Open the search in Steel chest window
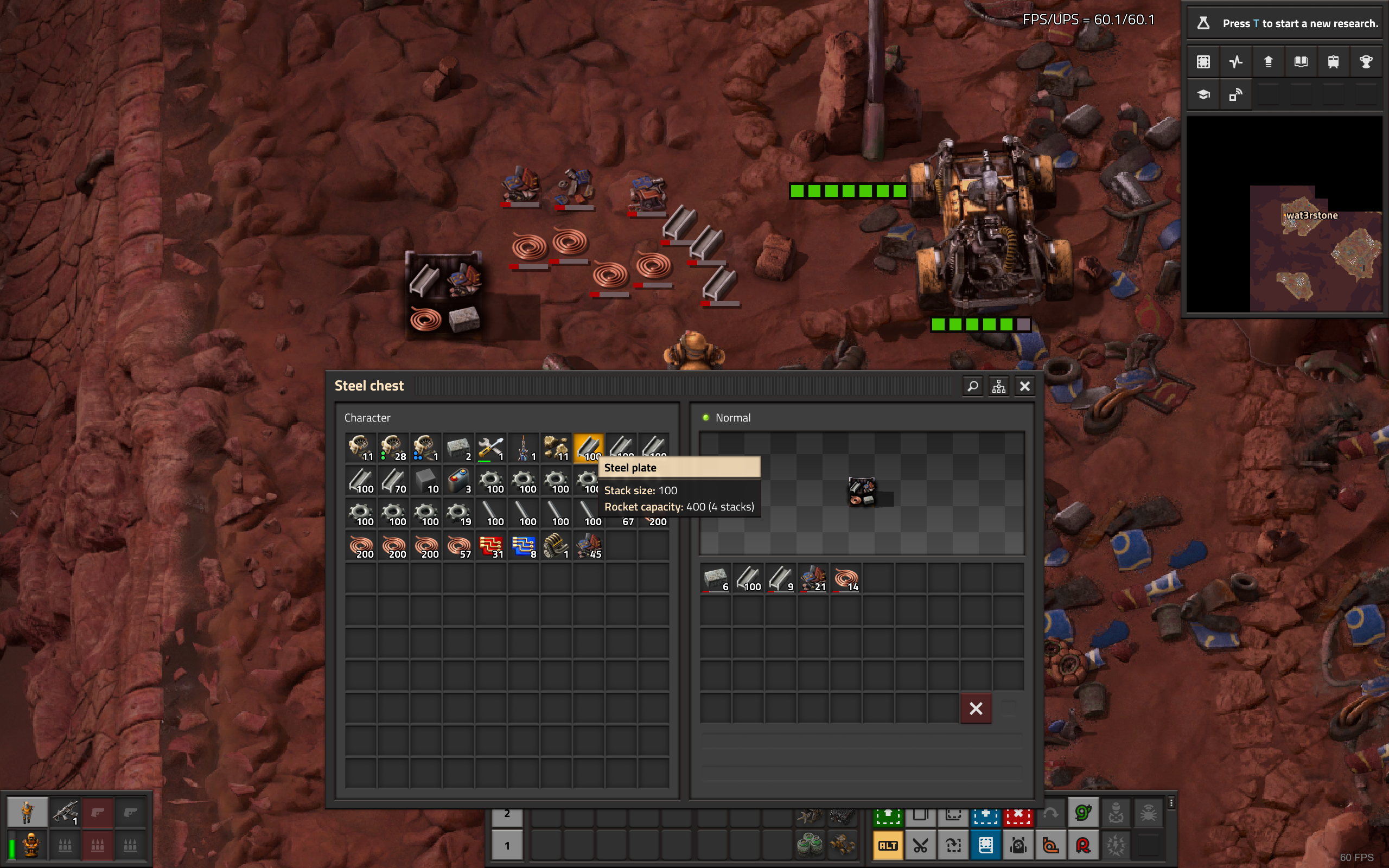 [x=972, y=386]
